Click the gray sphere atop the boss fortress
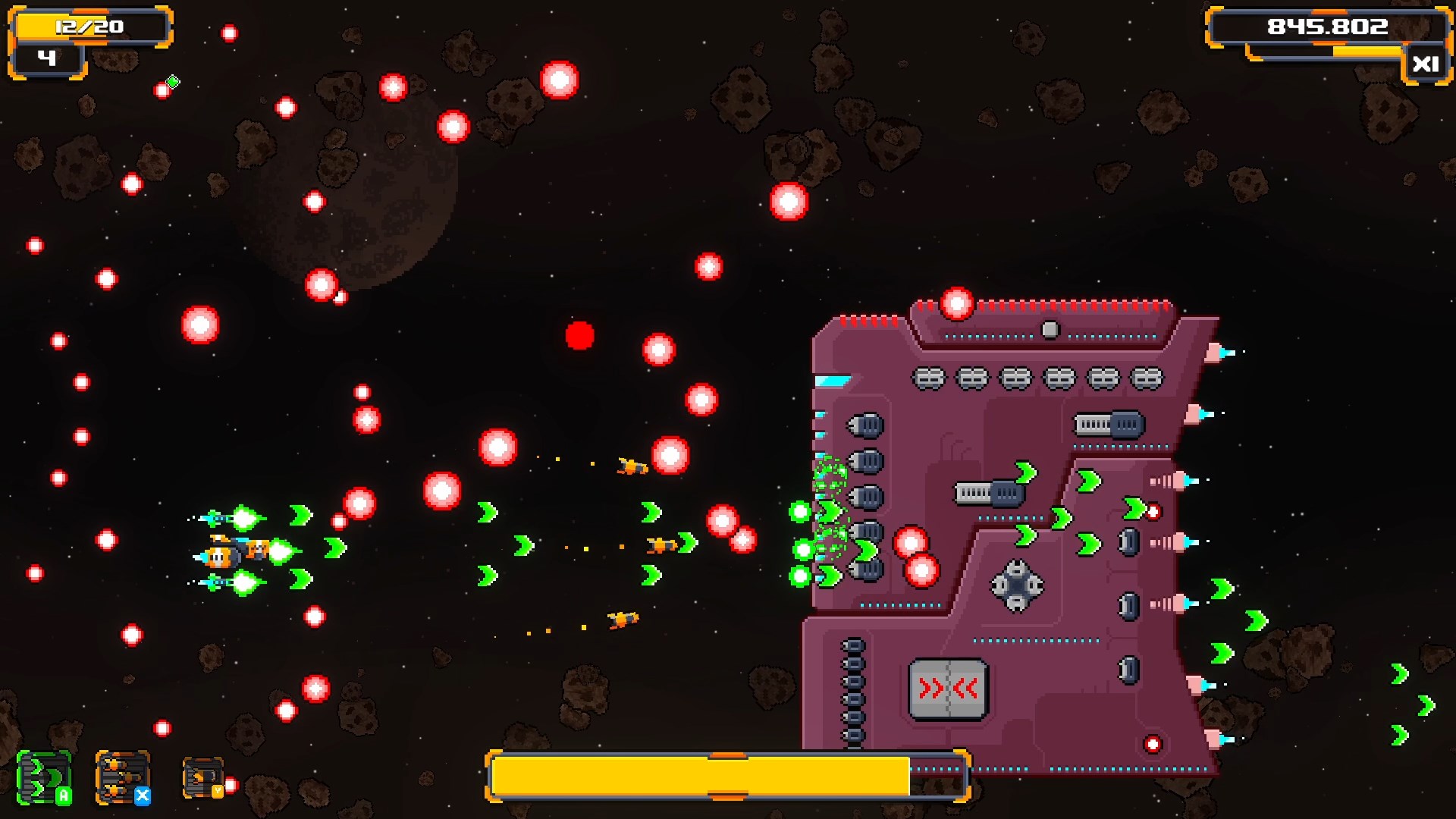 [x=1051, y=328]
